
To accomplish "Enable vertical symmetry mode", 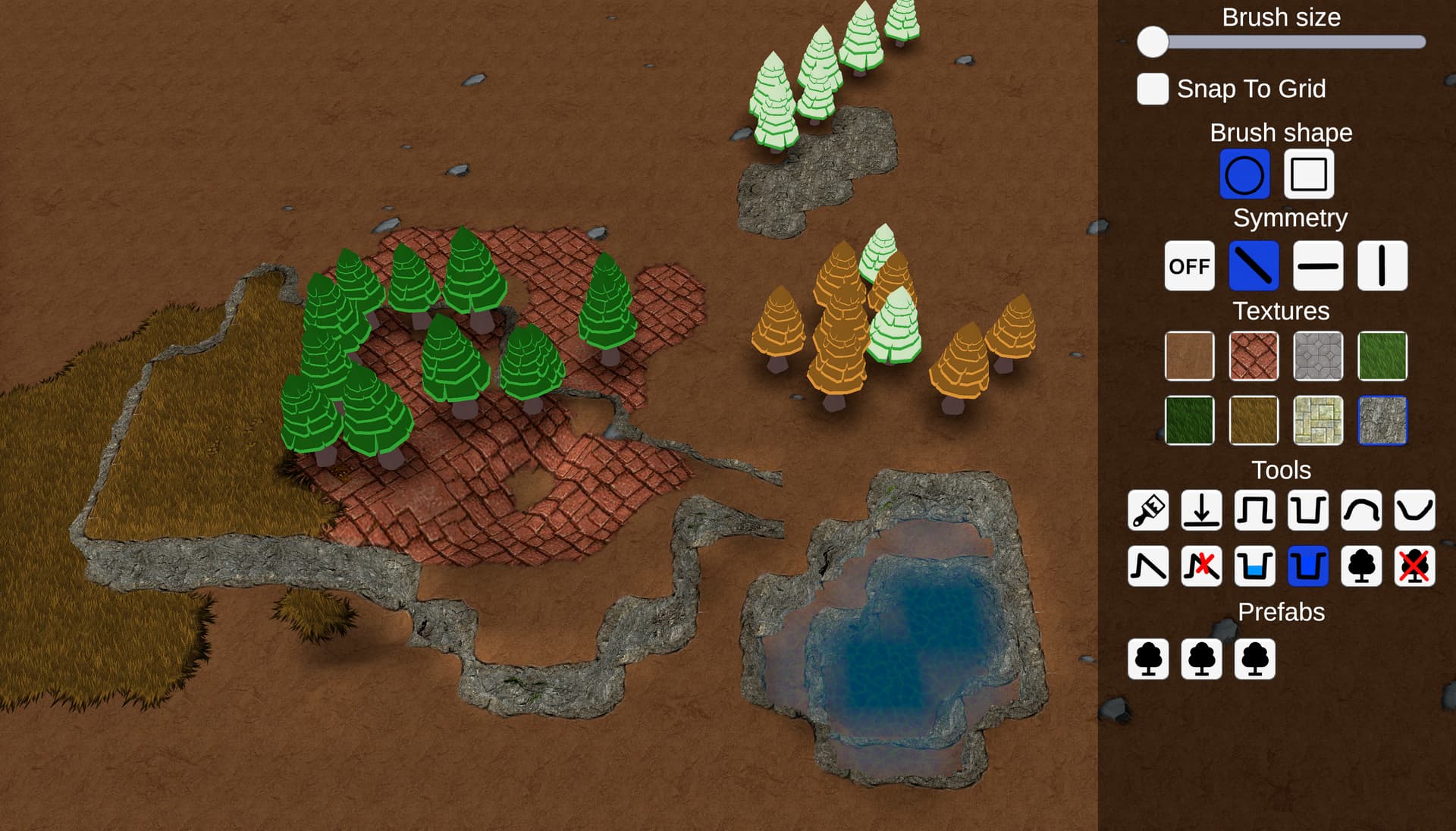I will pyautogui.click(x=1382, y=267).
